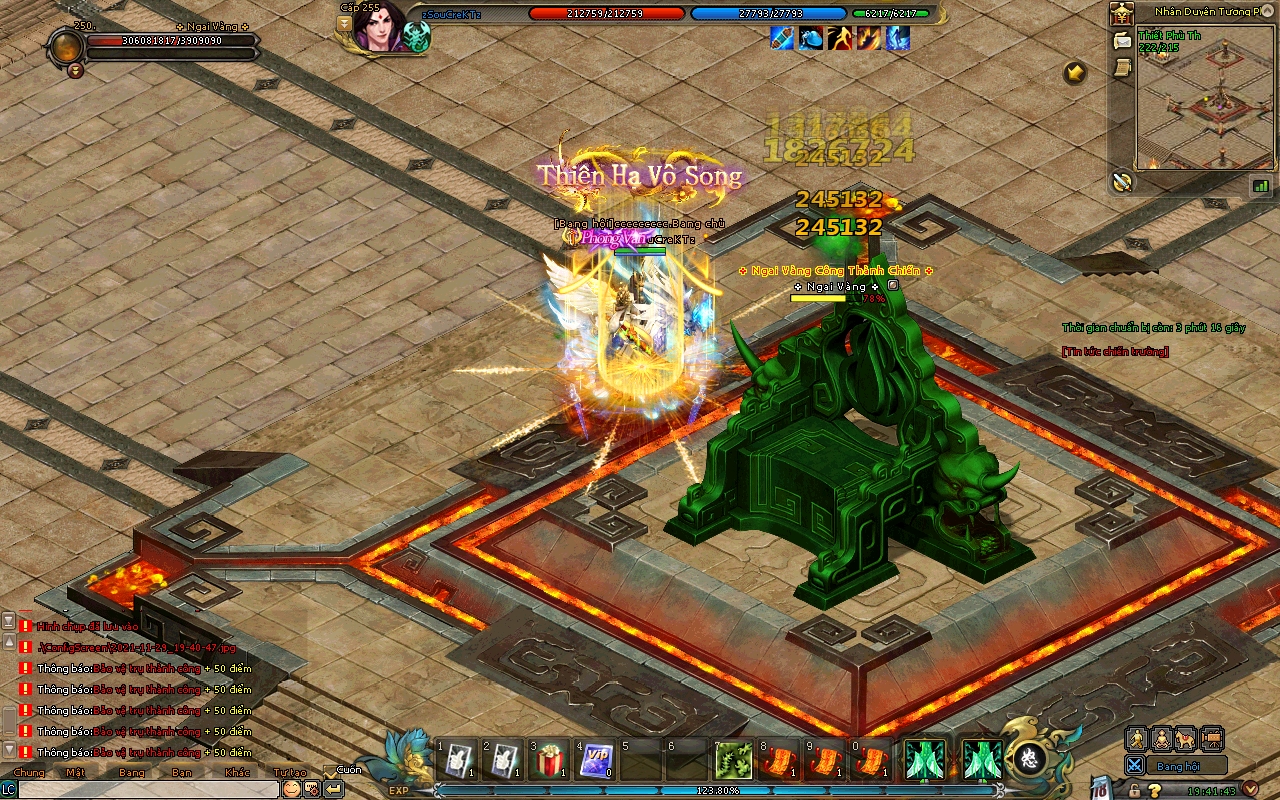Use the red gift box in slot 3
This screenshot has width=1280, height=800.
point(549,761)
